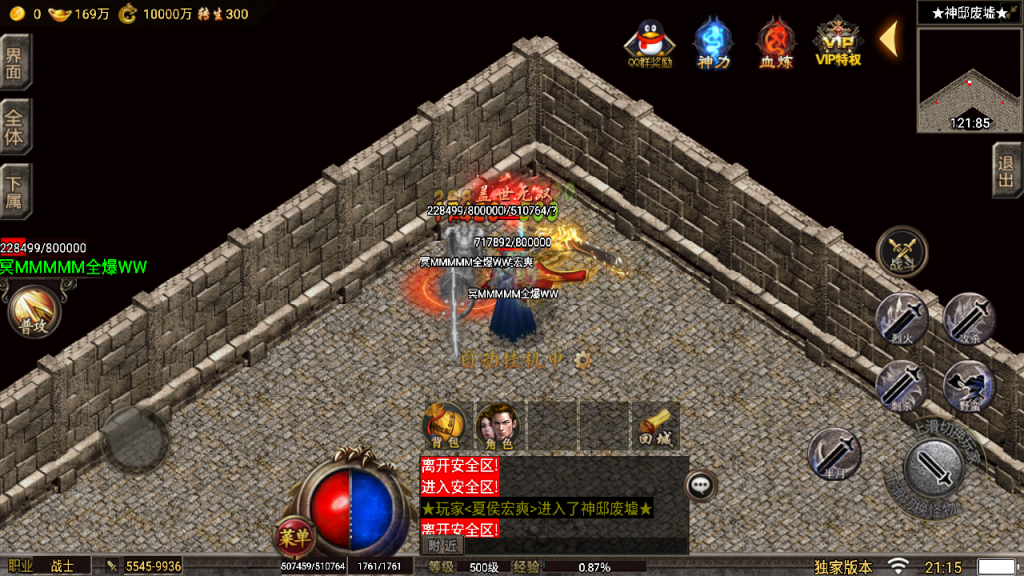Open the chat speech bubble button
The image size is (1024, 576).
click(x=702, y=485)
